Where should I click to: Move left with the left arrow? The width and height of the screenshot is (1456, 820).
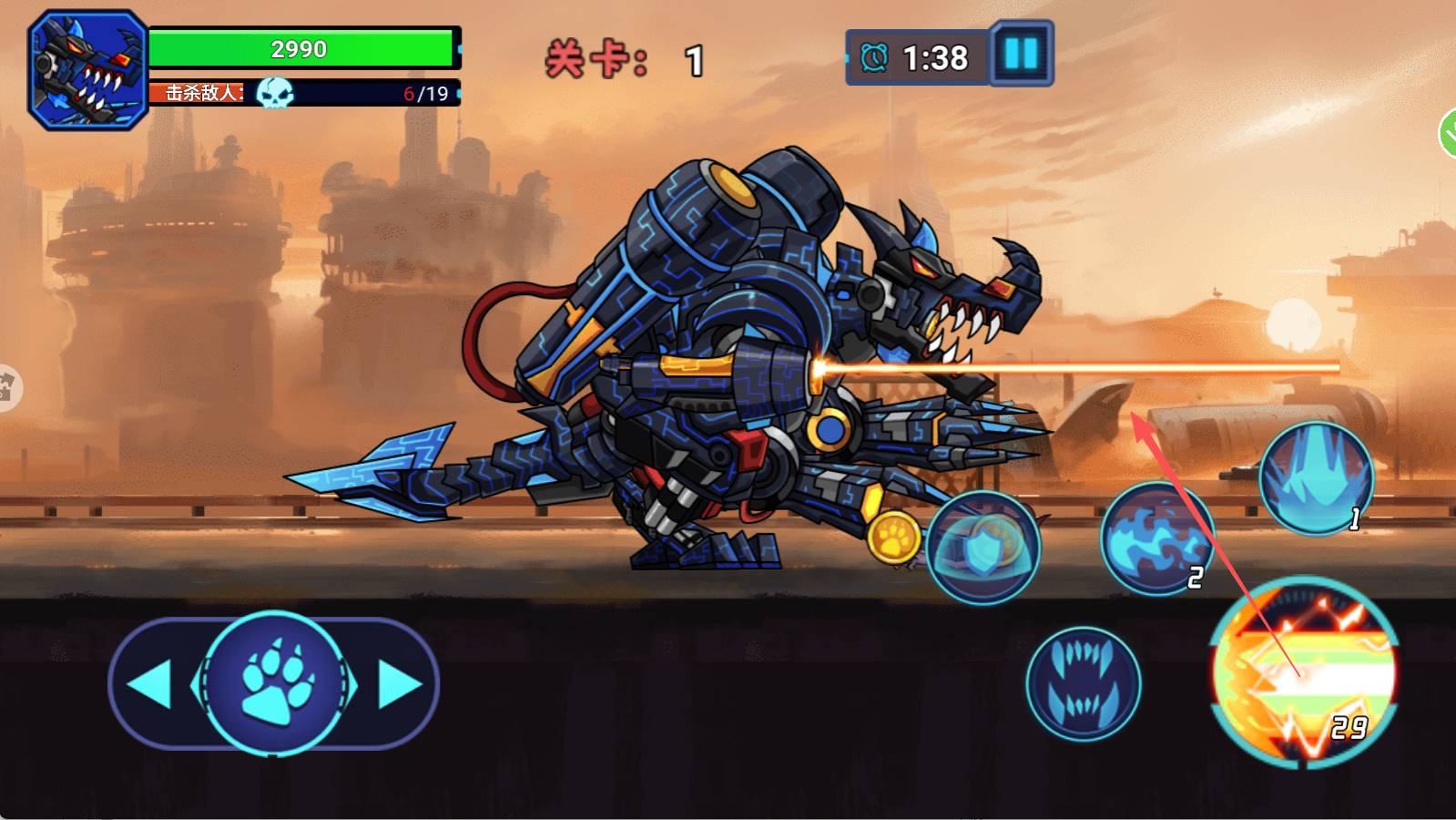(x=150, y=683)
